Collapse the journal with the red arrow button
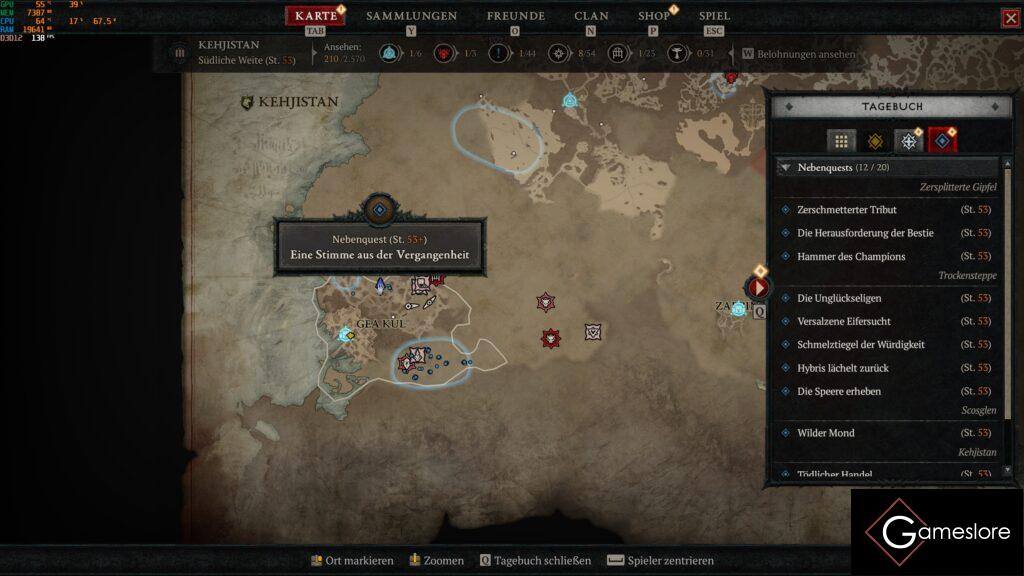This screenshot has height=576, width=1024. 759,288
